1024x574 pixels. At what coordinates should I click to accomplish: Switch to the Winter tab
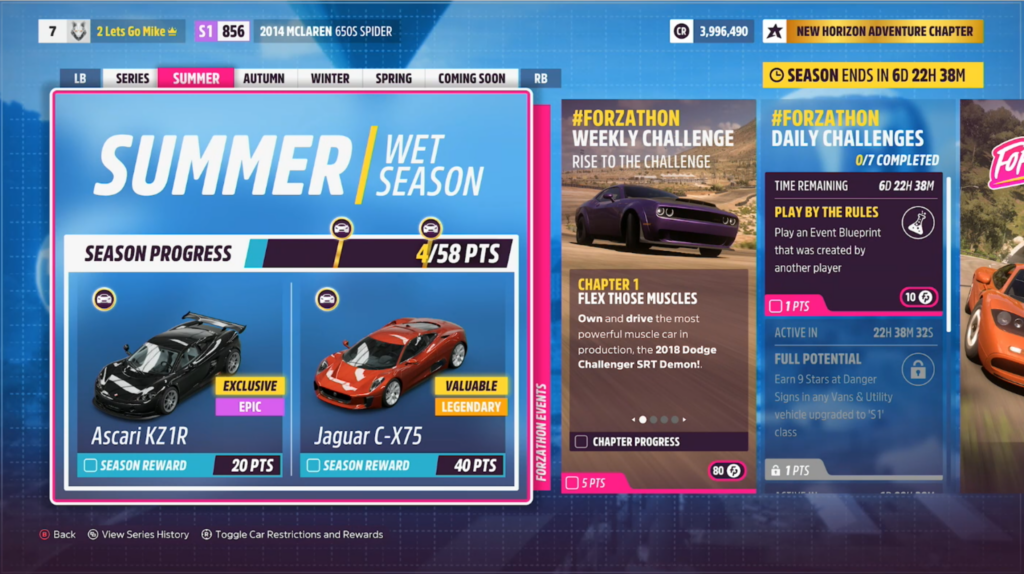(x=330, y=78)
